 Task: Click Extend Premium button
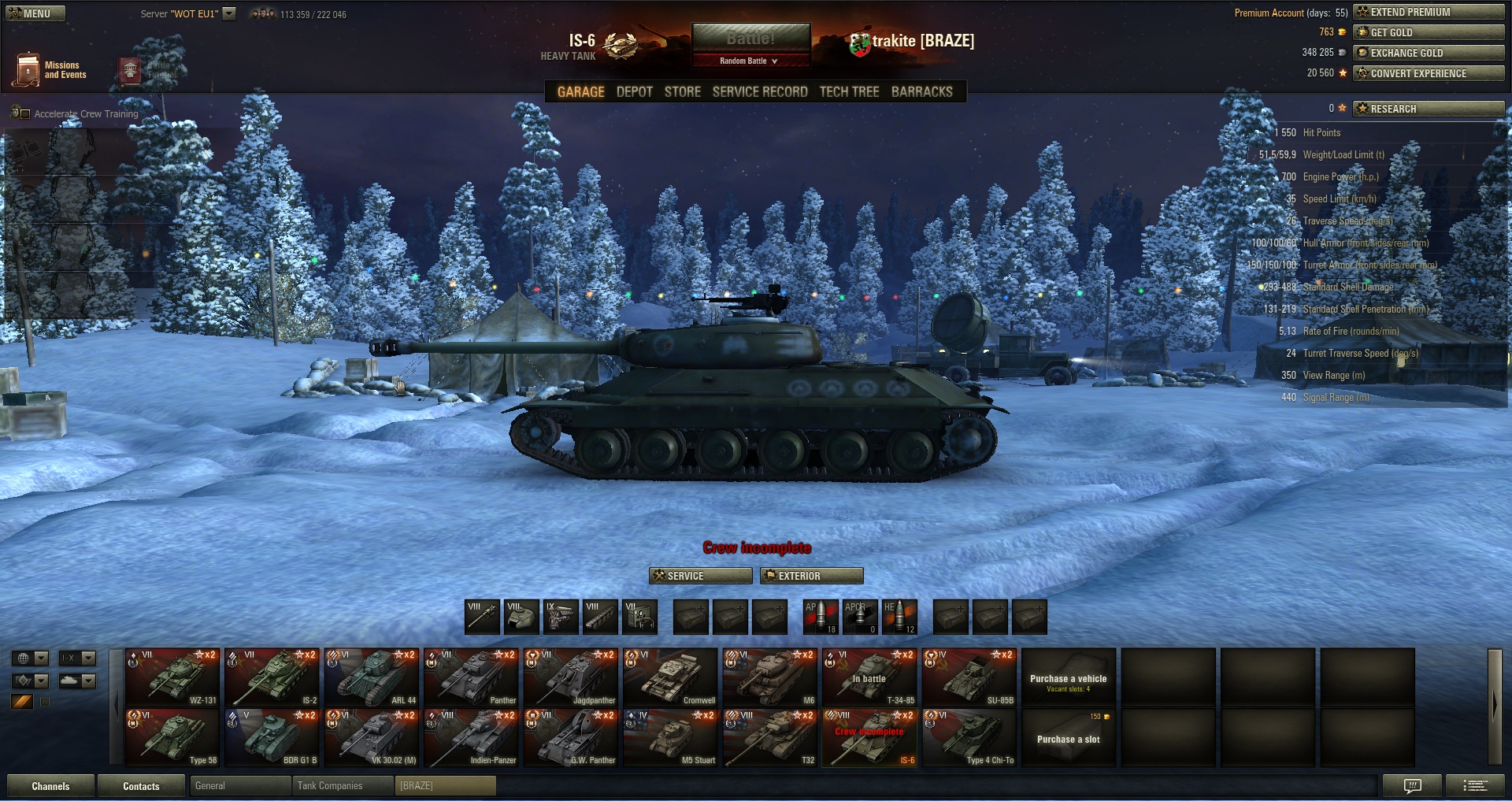pos(1428,12)
